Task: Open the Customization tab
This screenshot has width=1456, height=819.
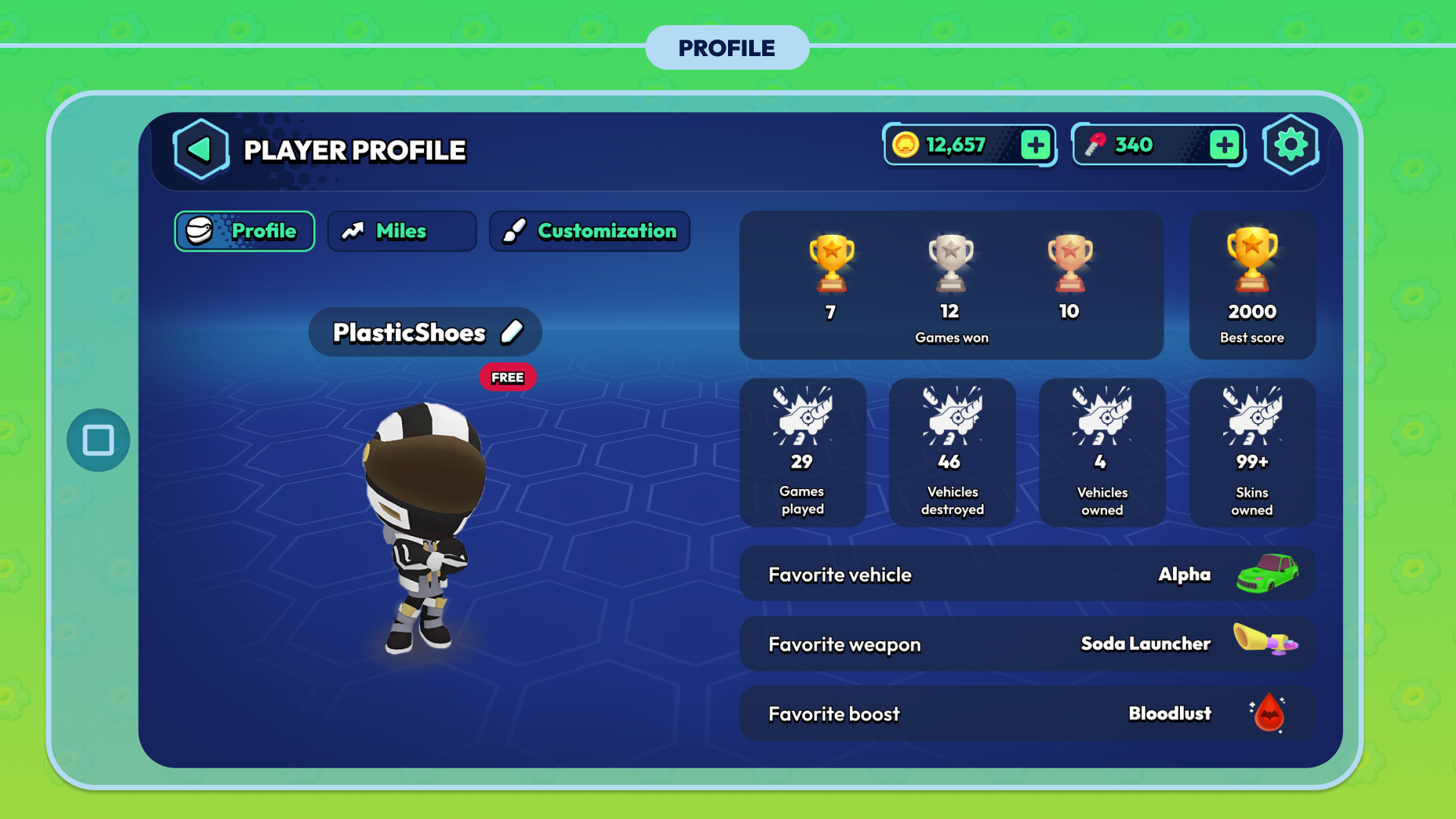Action: coord(590,231)
